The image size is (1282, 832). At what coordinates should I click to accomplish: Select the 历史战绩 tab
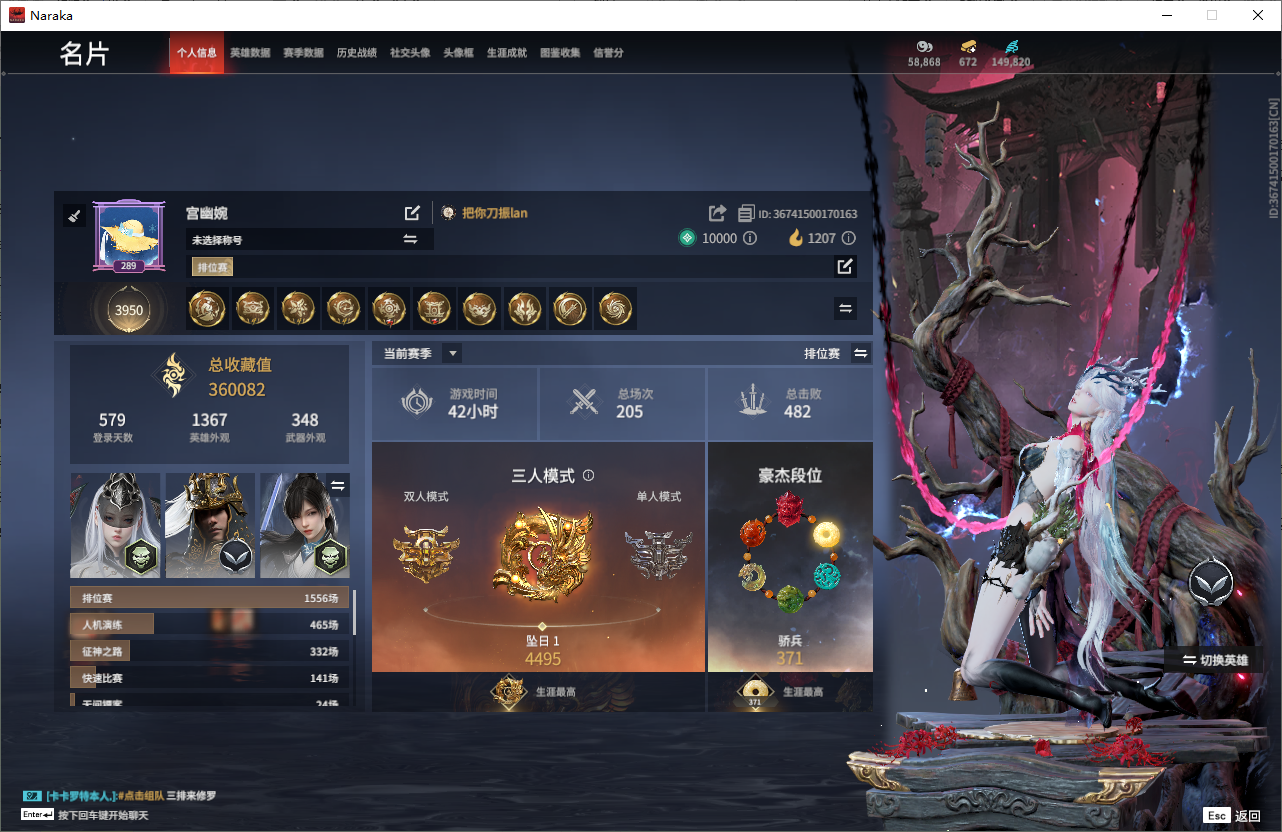(x=357, y=53)
